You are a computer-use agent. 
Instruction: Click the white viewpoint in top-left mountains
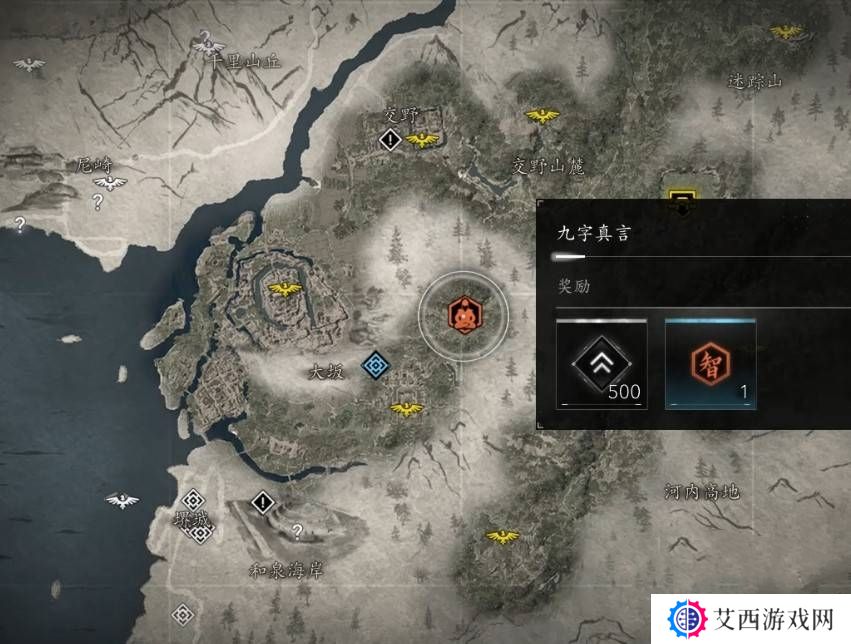pos(29,65)
